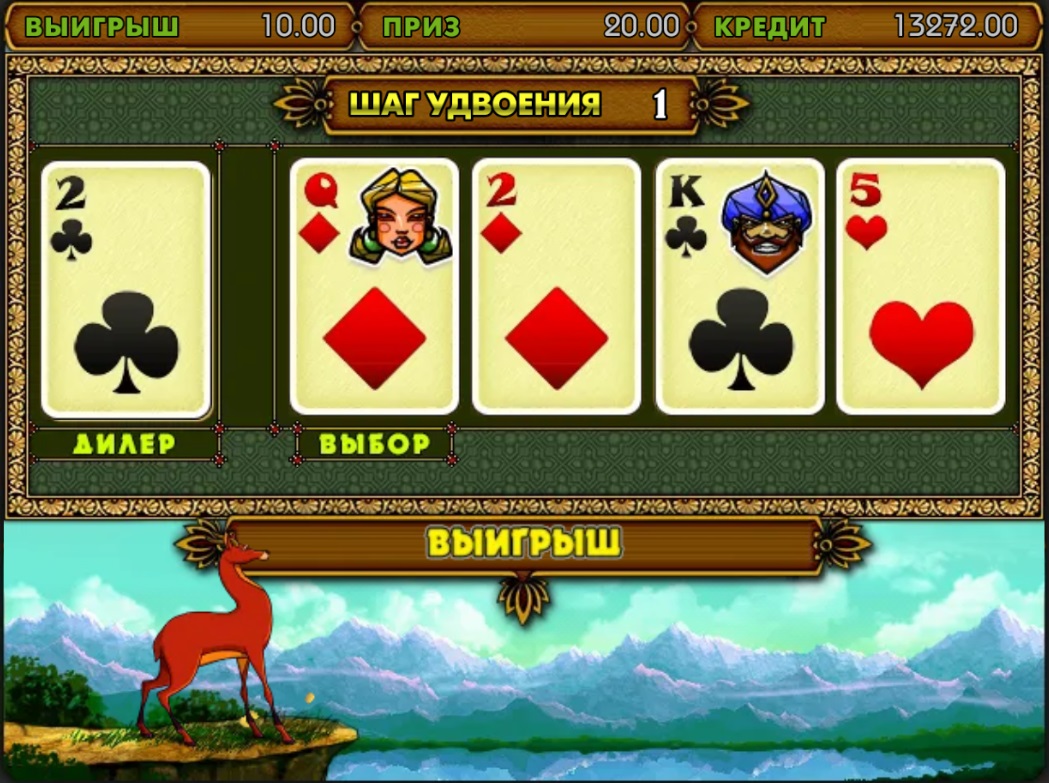
Task: Select the Queen of Diamonds card
Action: coord(374,286)
